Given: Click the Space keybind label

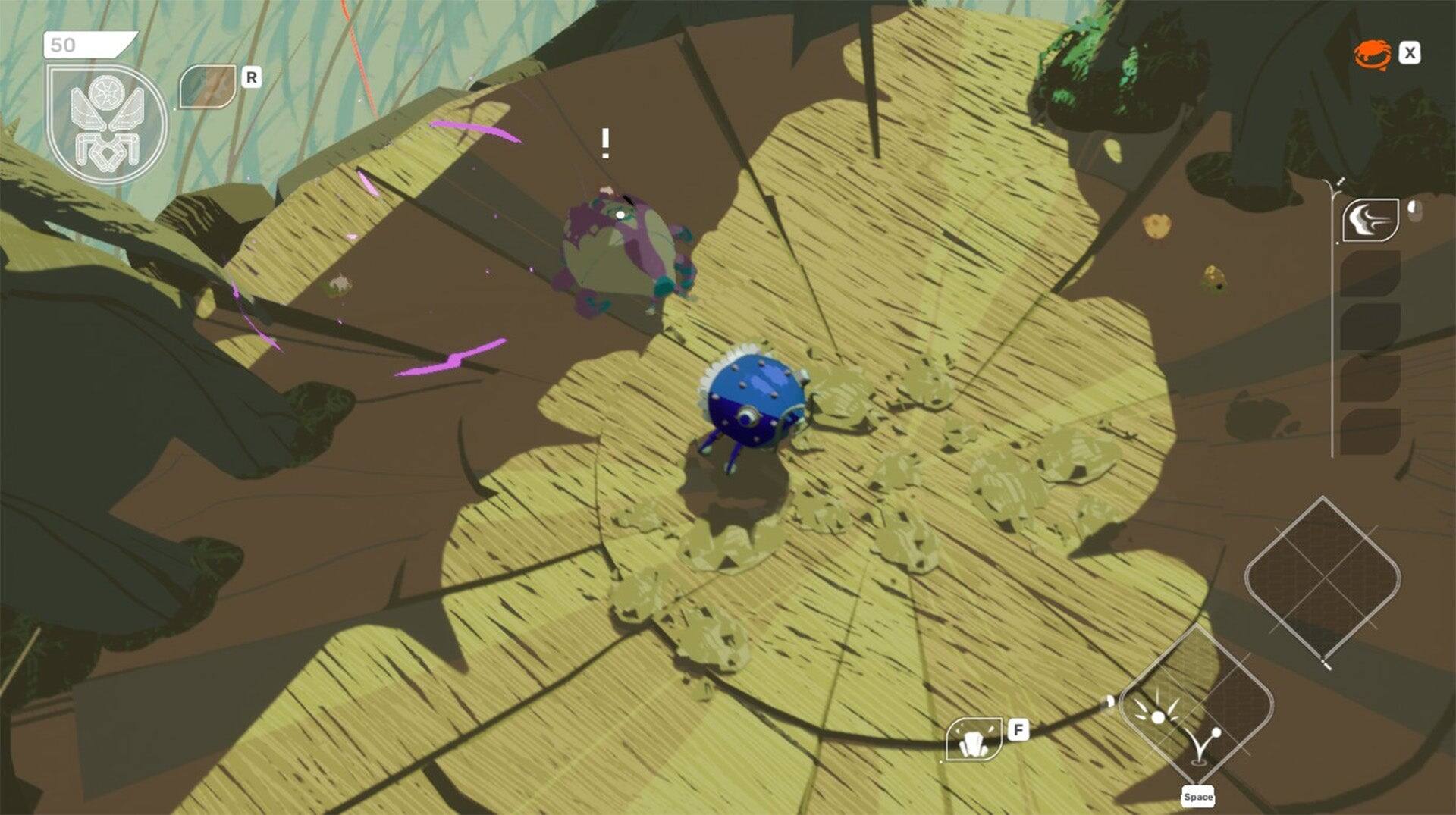Looking at the screenshot, I should tap(1198, 797).
